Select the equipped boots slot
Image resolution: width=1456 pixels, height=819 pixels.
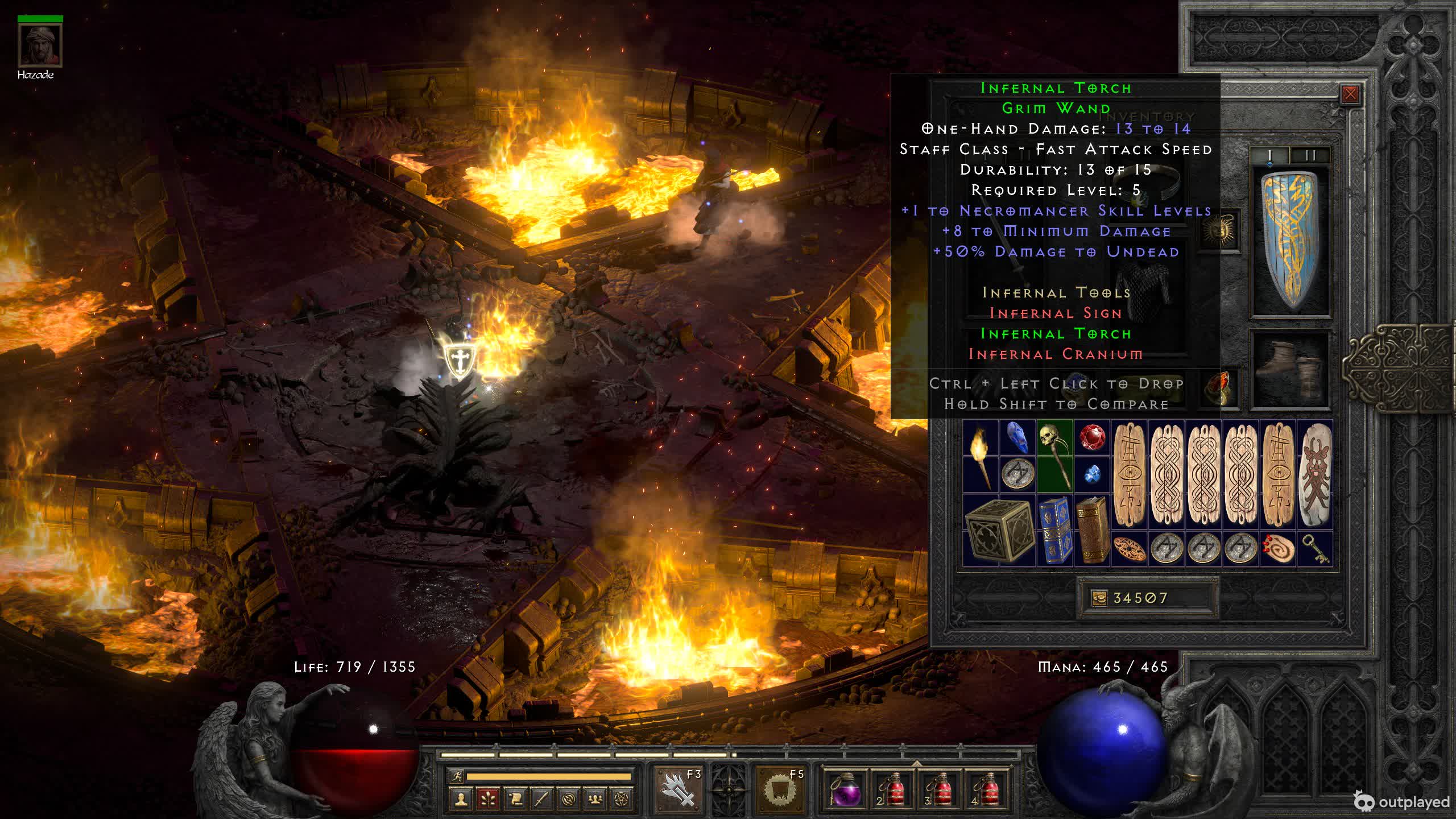[x=1291, y=369]
